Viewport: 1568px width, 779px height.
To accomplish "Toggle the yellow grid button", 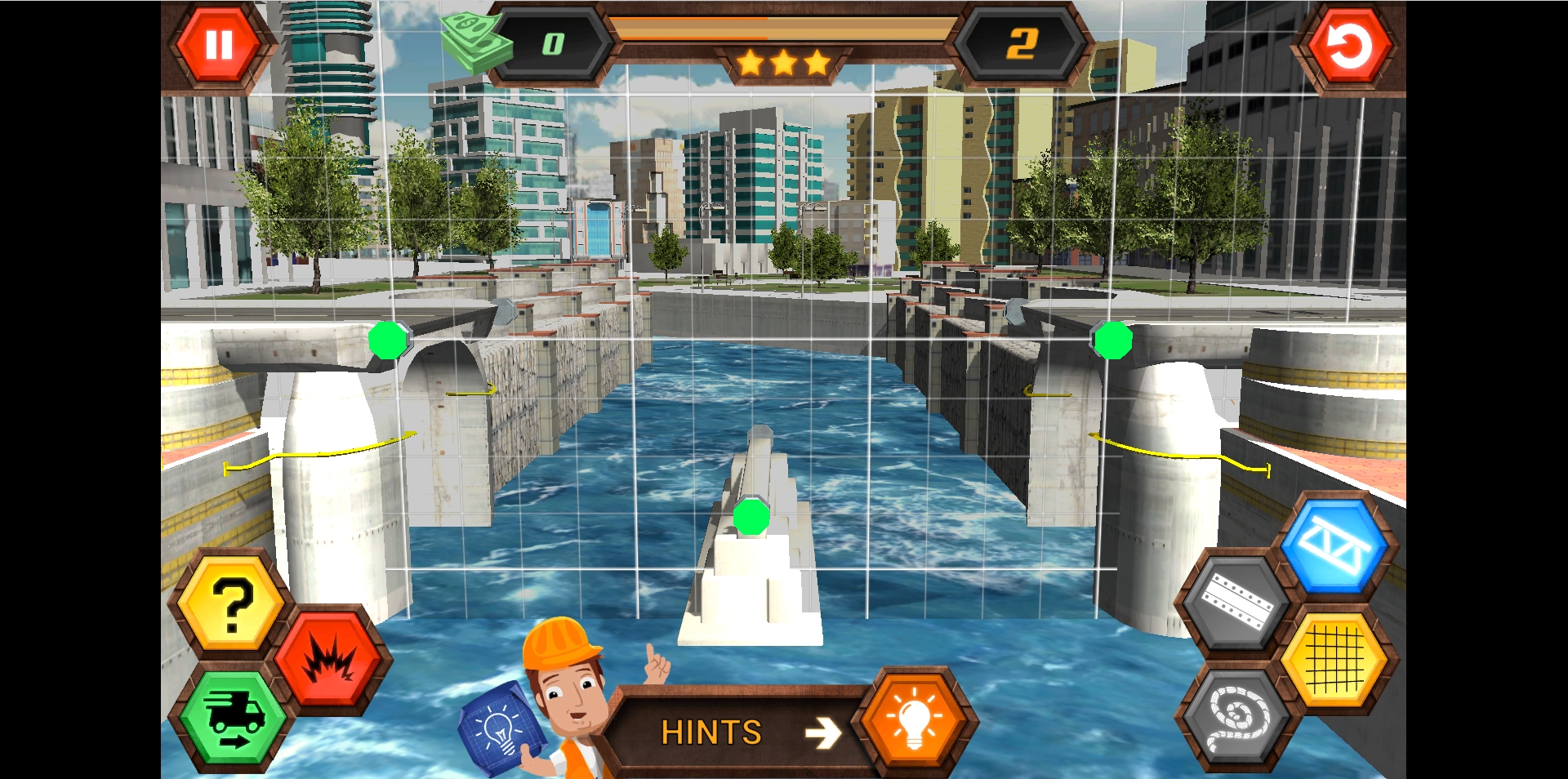I will click(1334, 661).
